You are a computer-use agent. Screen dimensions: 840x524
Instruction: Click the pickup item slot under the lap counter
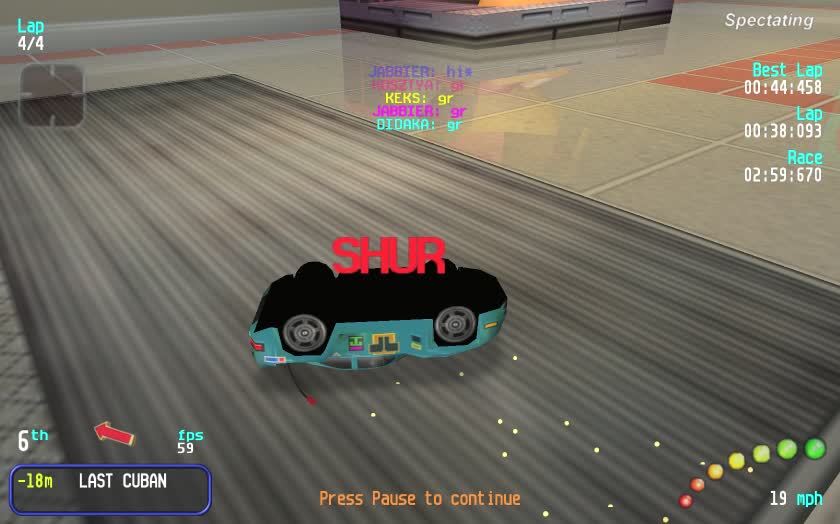51,96
